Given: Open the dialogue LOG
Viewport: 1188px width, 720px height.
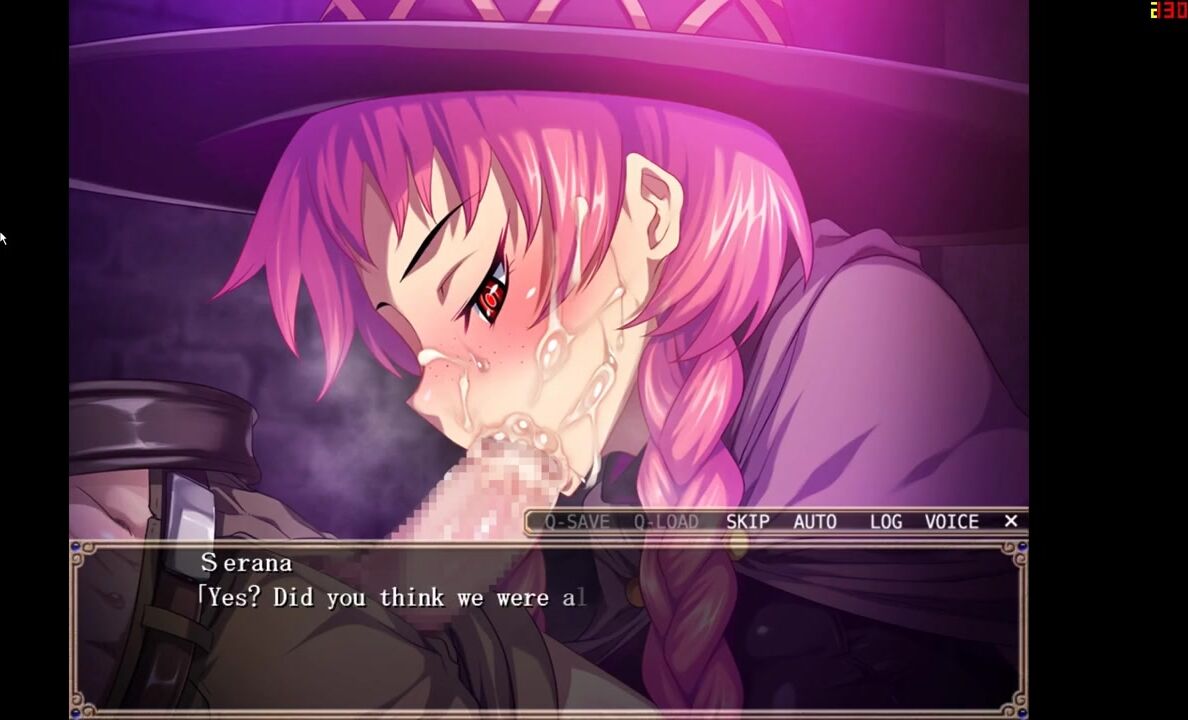Looking at the screenshot, I should (x=885, y=521).
